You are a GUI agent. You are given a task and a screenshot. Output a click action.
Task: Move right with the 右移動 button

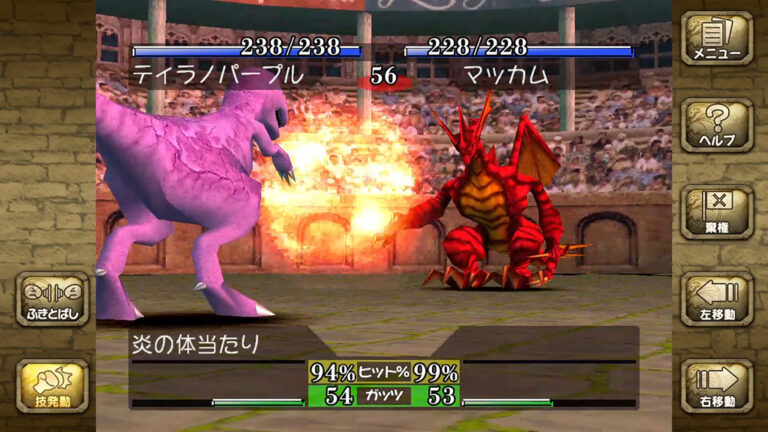717,385
